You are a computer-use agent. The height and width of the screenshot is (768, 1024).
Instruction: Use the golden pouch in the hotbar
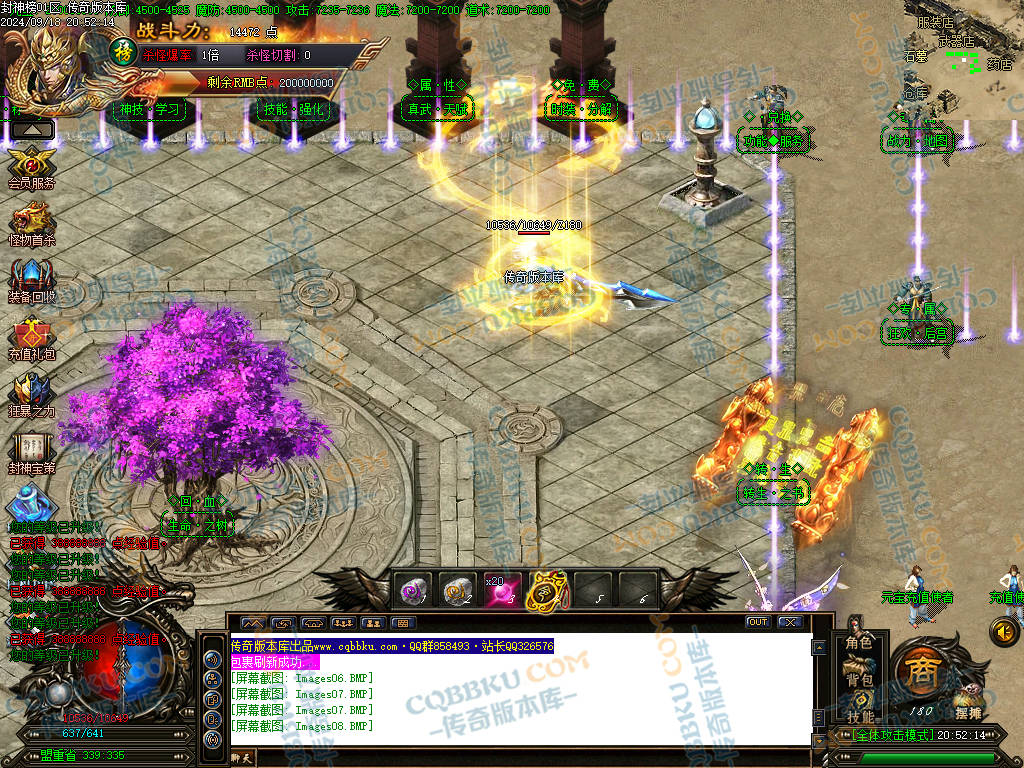(546, 590)
